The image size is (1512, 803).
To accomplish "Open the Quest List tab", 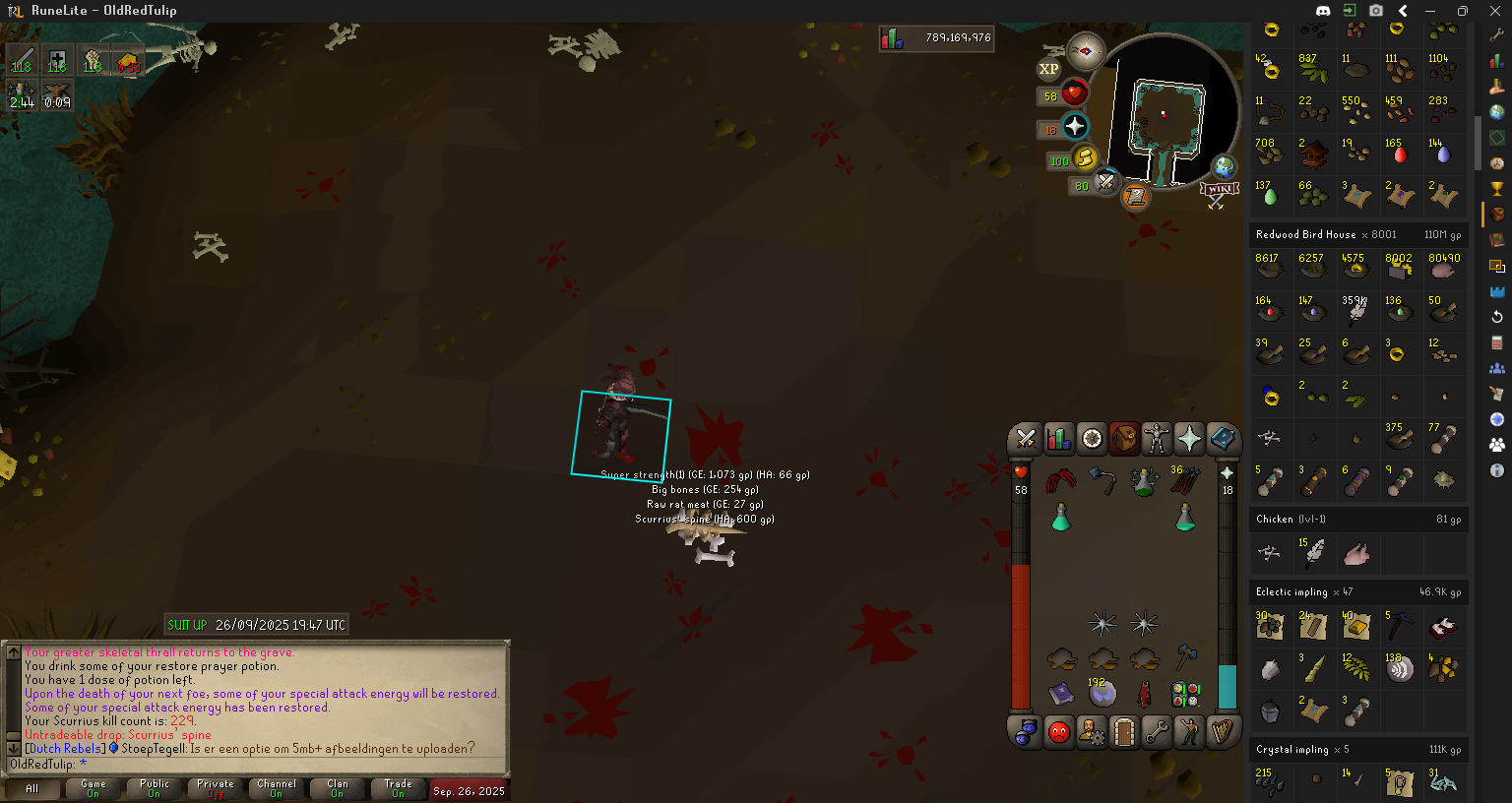I will [x=1092, y=438].
